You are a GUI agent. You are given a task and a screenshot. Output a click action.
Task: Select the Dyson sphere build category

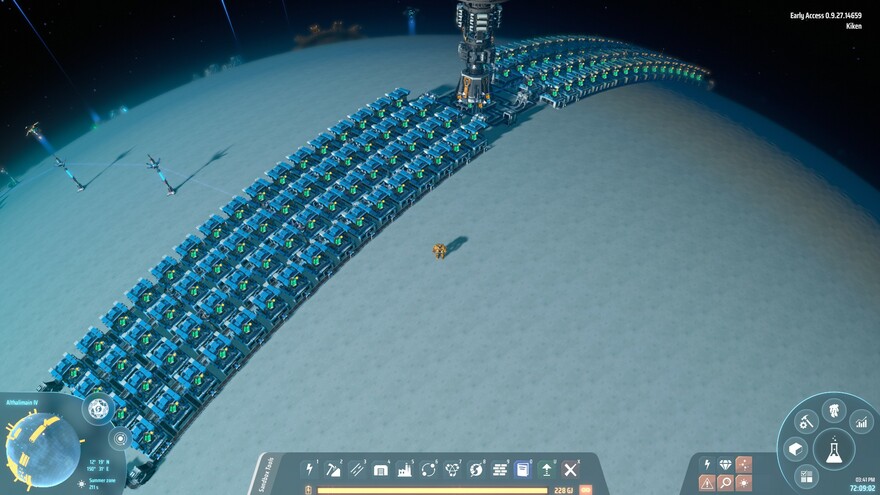click(x=476, y=469)
